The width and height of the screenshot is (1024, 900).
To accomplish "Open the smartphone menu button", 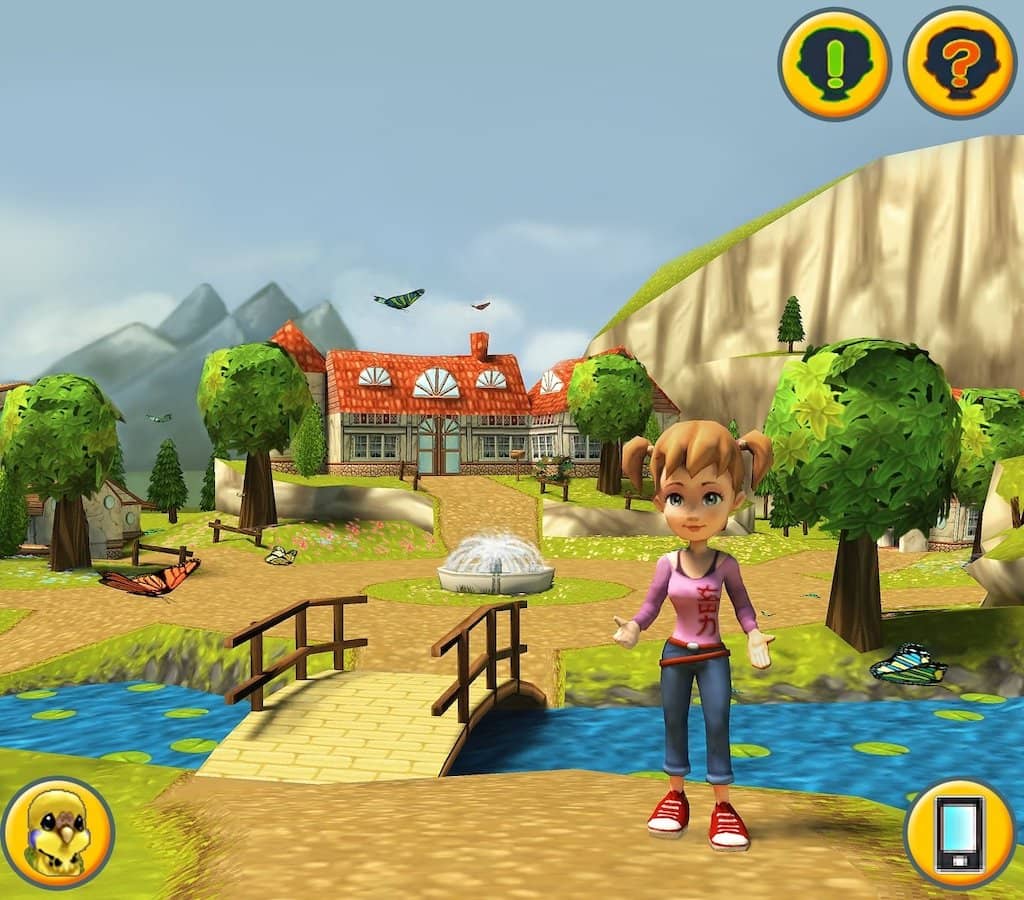I will tap(959, 833).
